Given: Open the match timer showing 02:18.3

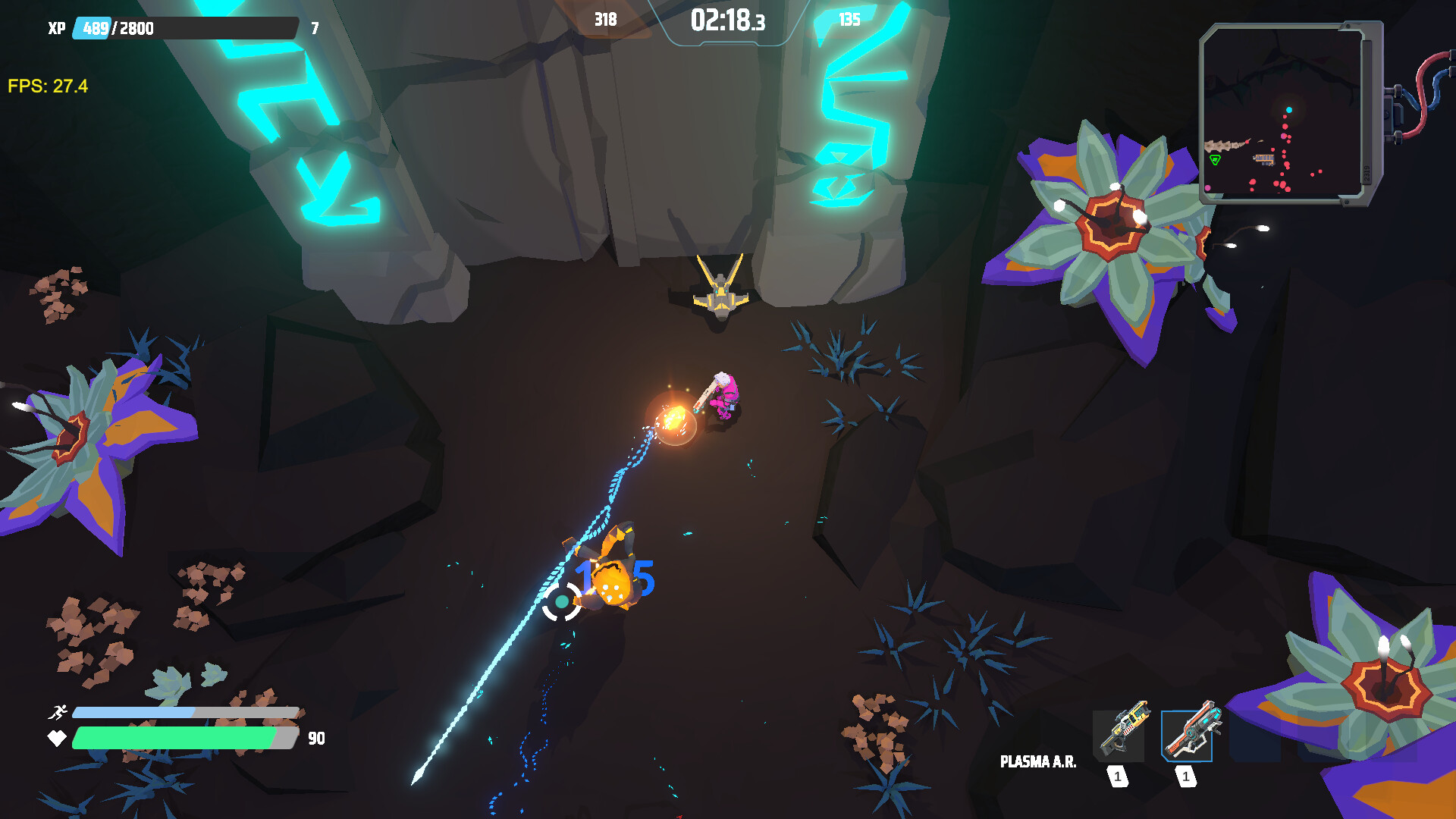Looking at the screenshot, I should pos(726,20).
